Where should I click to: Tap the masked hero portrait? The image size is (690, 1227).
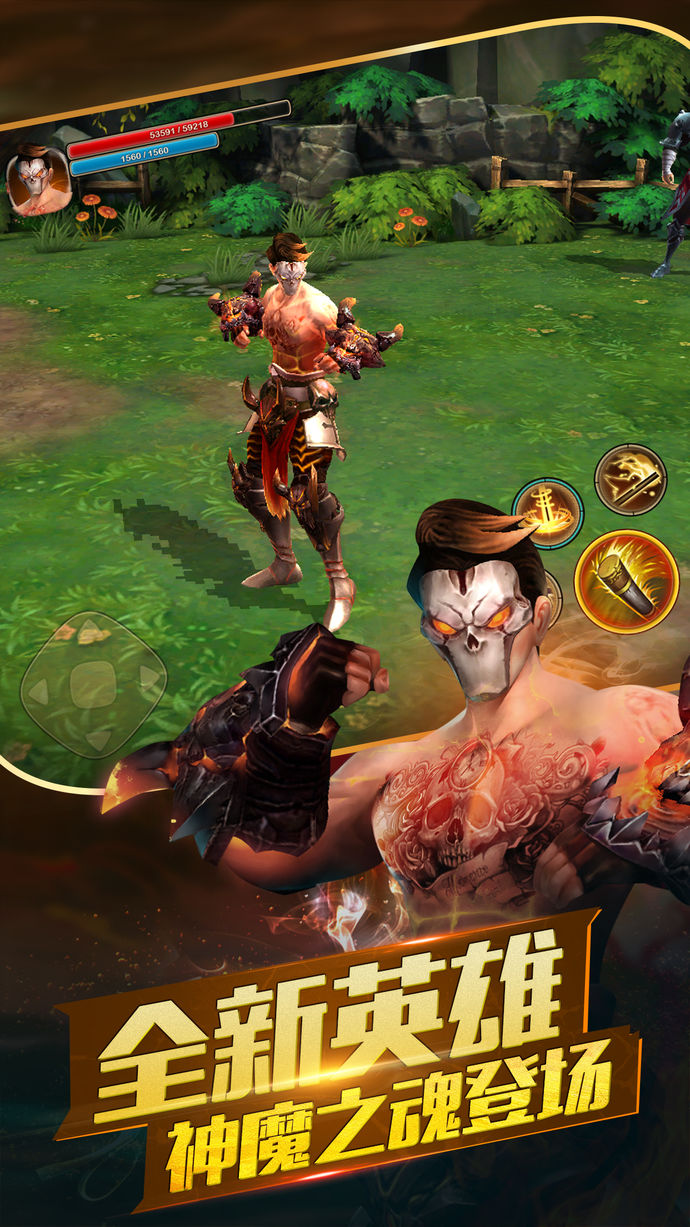(38, 179)
